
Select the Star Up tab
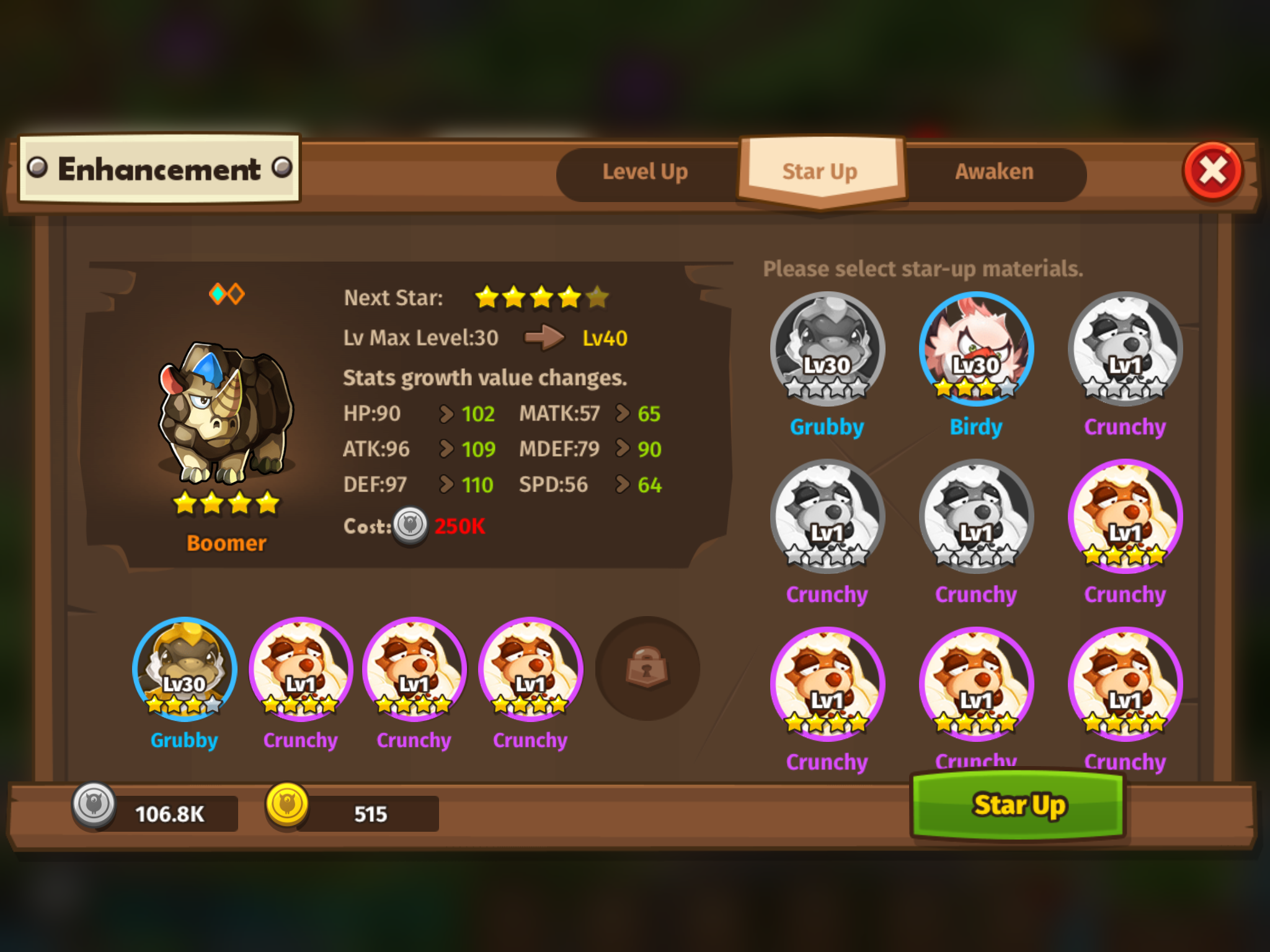click(820, 171)
